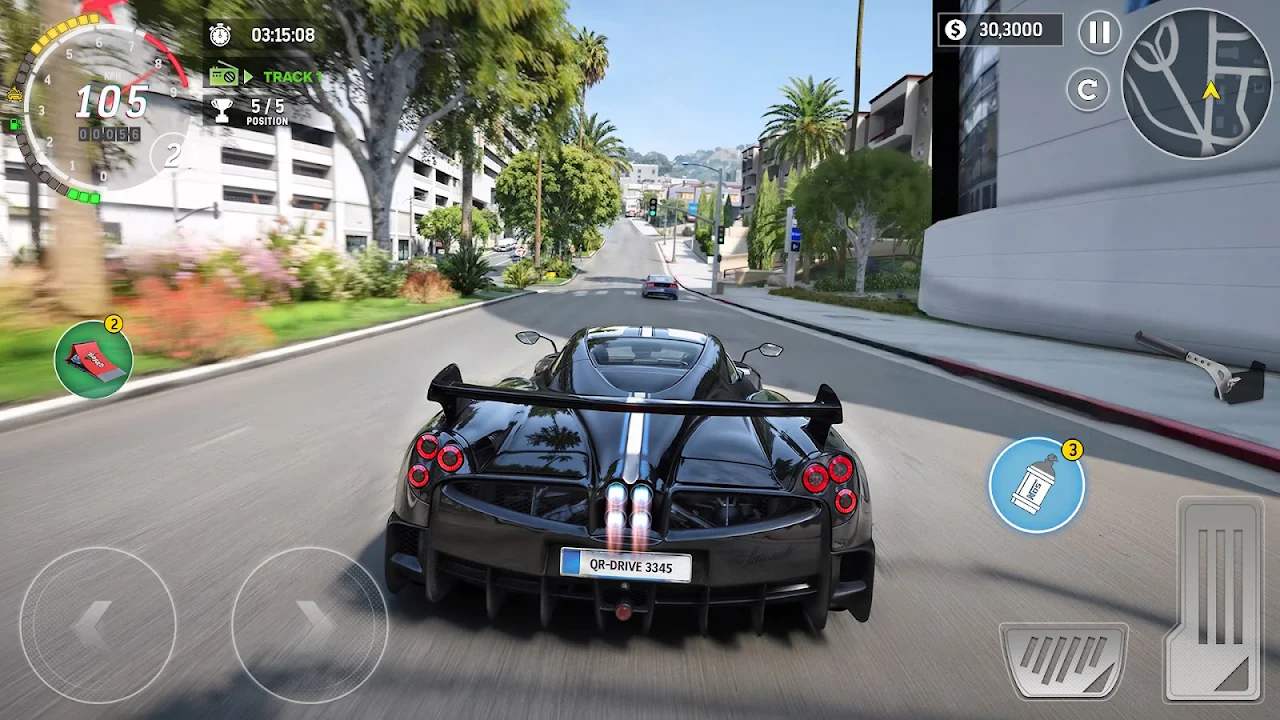Viewport: 1280px width, 720px height.
Task: Open the circular minimap
Action: (1196, 83)
